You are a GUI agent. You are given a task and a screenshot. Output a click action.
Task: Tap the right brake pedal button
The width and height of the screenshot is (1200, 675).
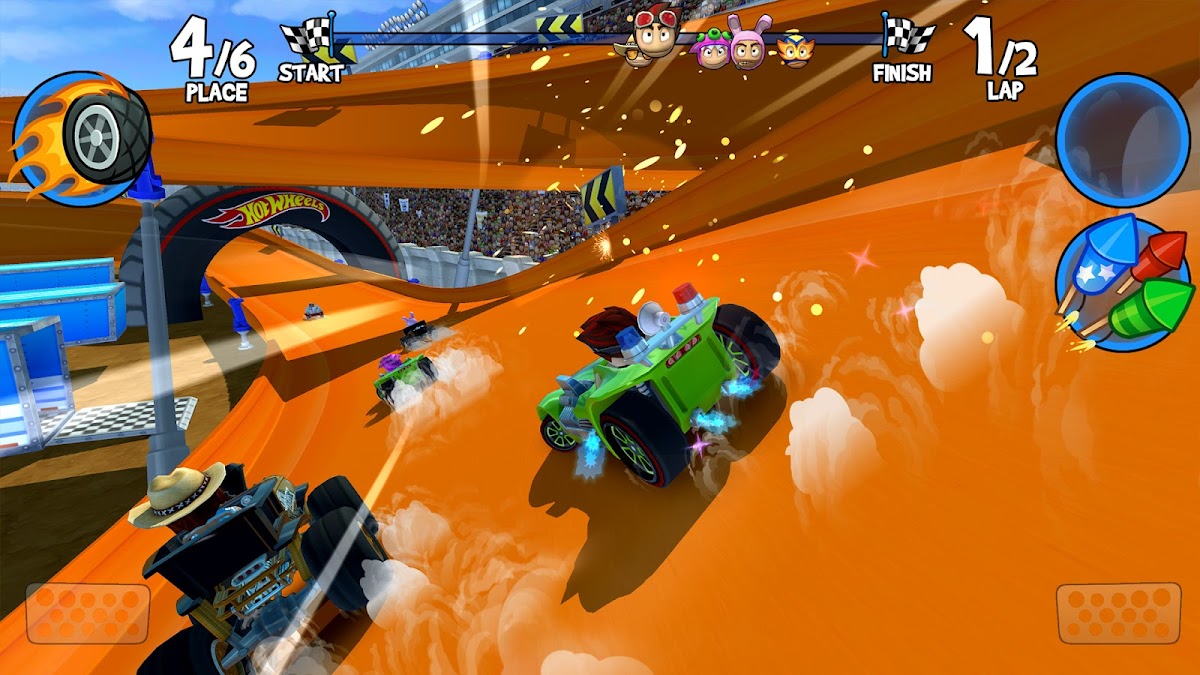pyautogui.click(x=1118, y=613)
